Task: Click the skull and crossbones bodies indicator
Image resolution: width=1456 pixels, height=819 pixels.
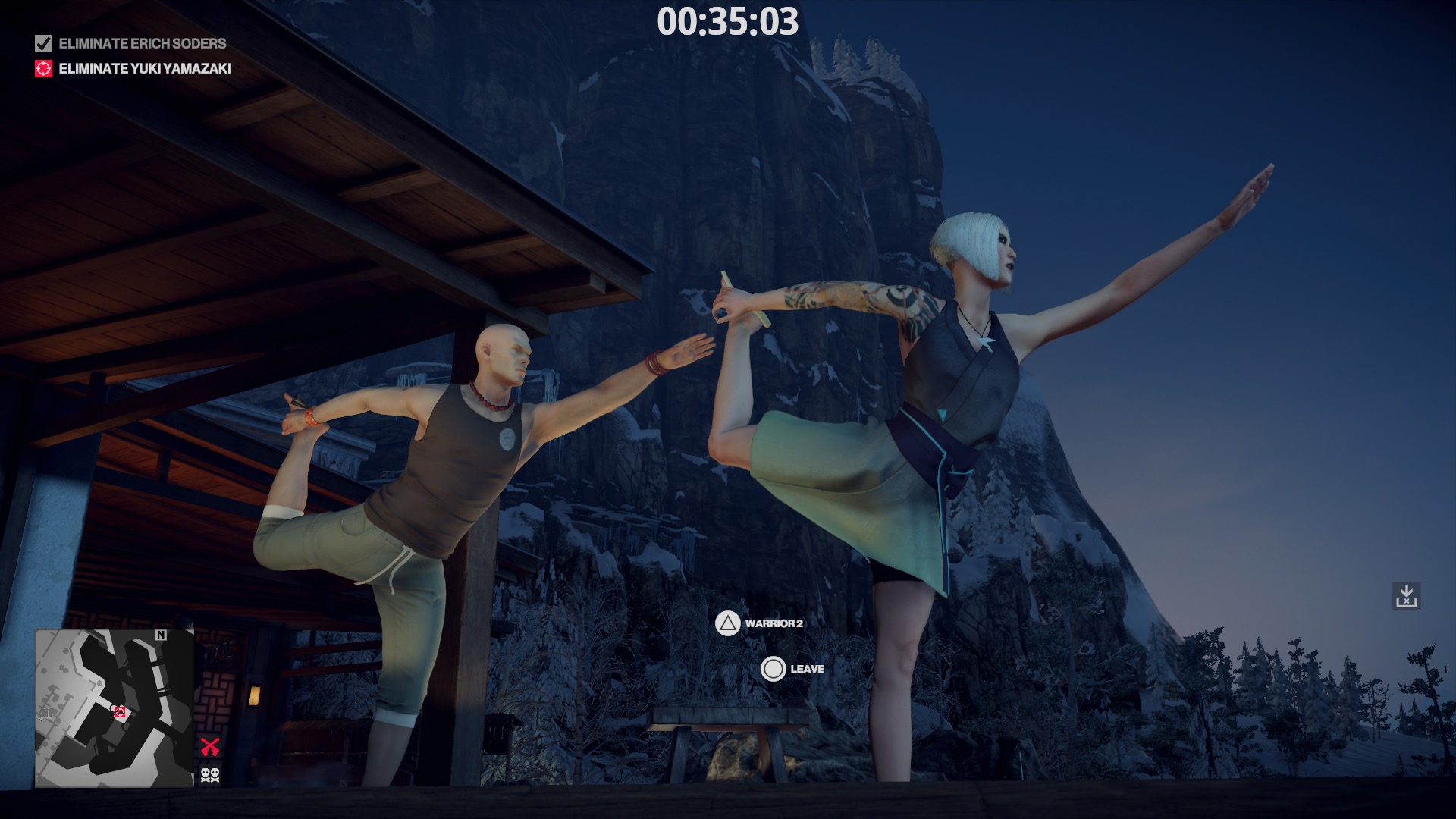Action: click(x=209, y=775)
